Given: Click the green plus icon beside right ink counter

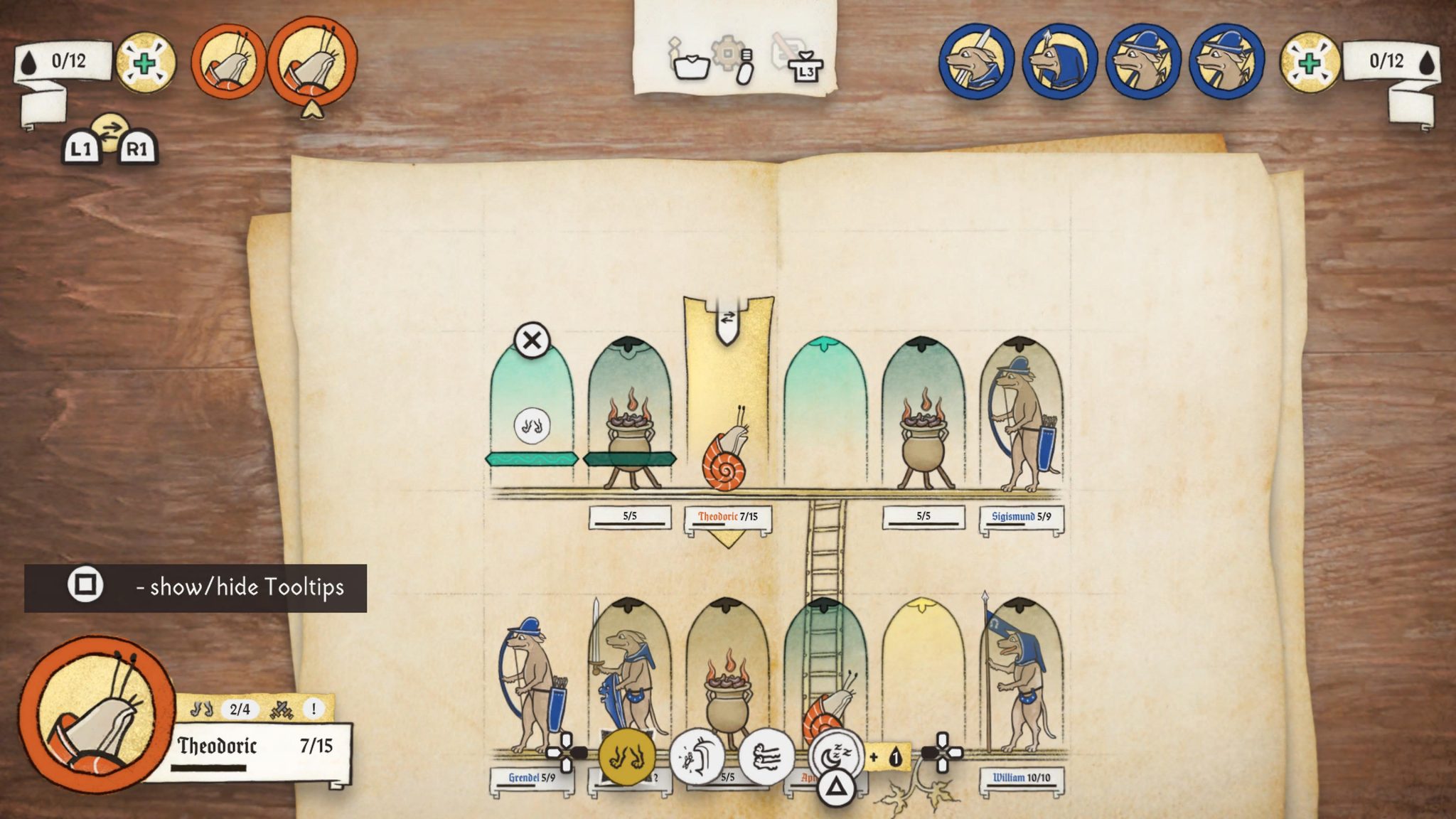Looking at the screenshot, I should click(x=1310, y=63).
